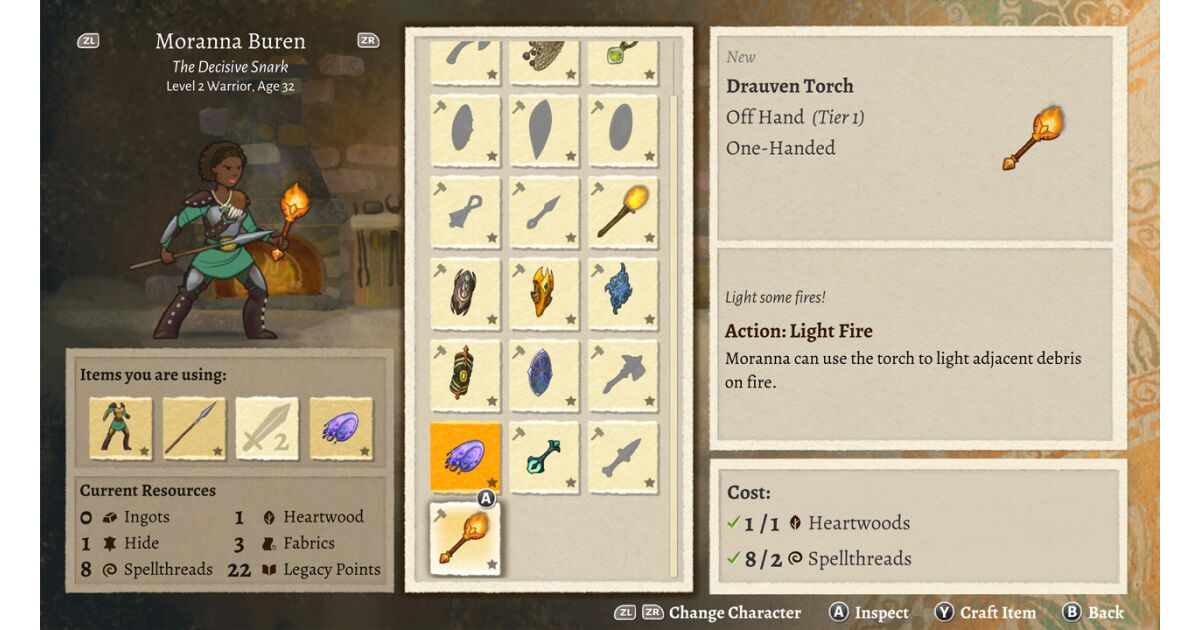Select the equipped purple shell off-hand slot
Image resolution: width=1200 pixels, height=630 pixels.
click(x=341, y=429)
